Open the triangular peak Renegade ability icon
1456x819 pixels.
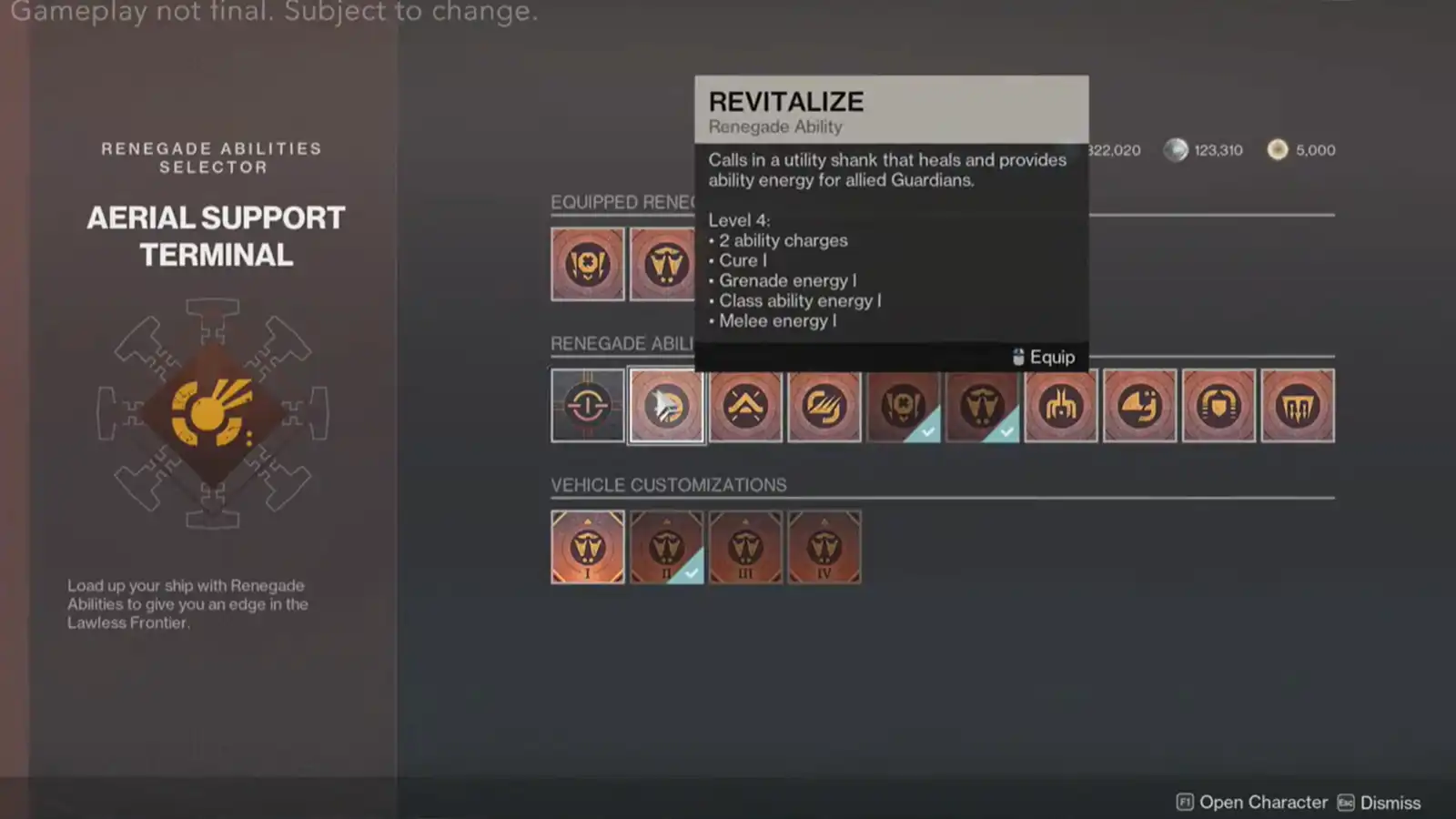(x=745, y=406)
